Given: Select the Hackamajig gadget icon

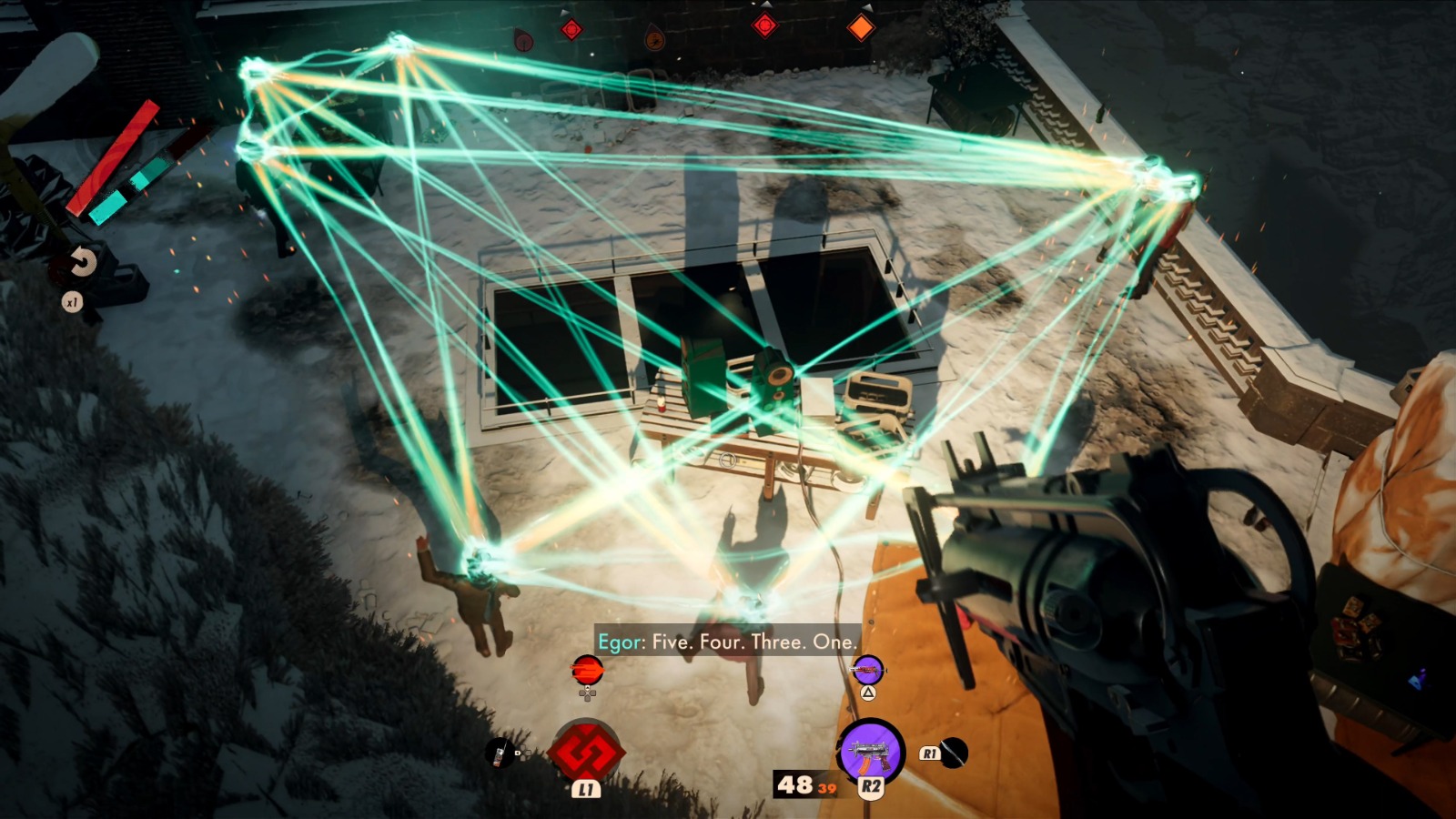Looking at the screenshot, I should click(x=499, y=753).
